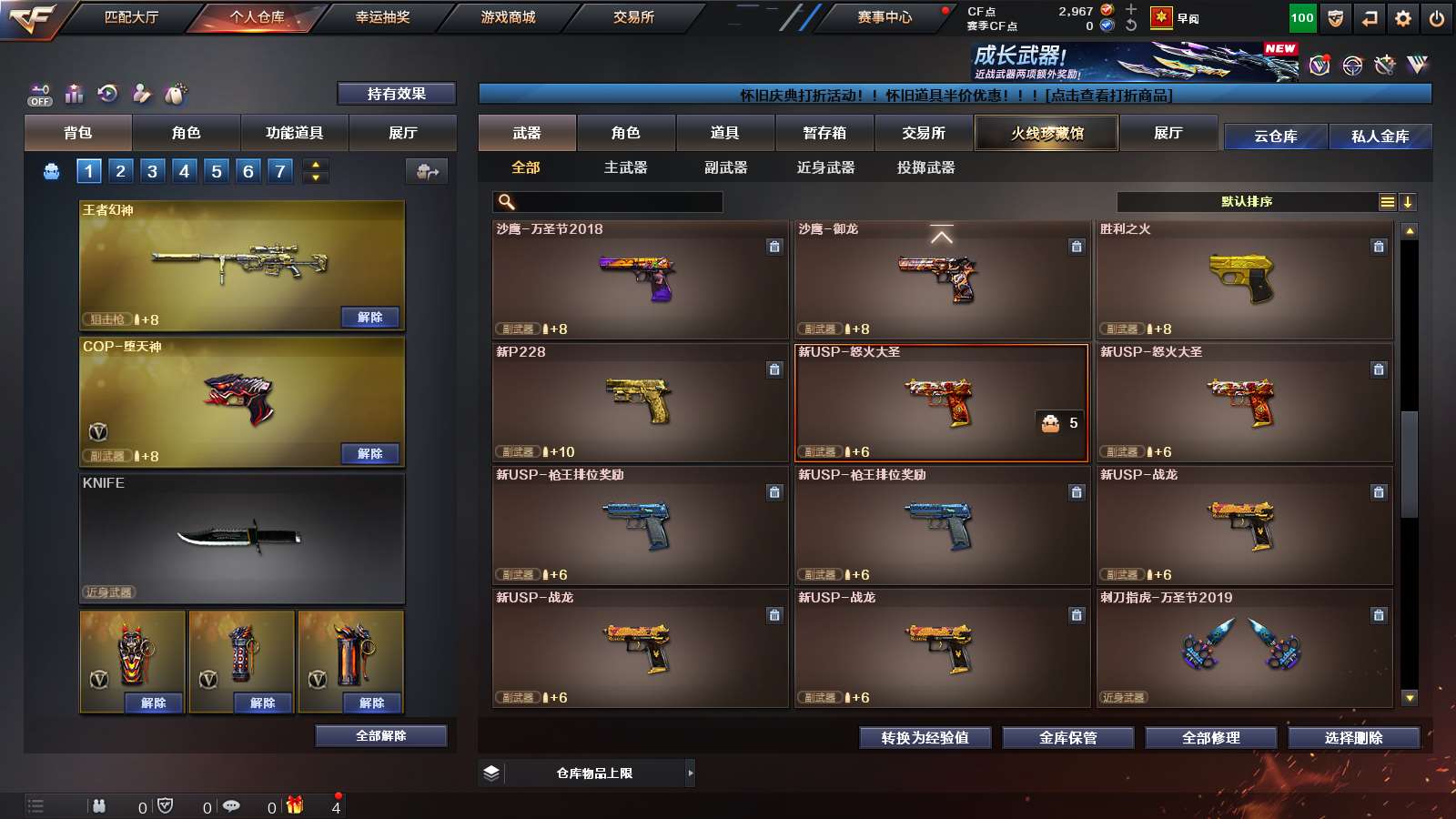
Task: Open 赛事中心 event center
Action: pyautogui.click(x=884, y=17)
